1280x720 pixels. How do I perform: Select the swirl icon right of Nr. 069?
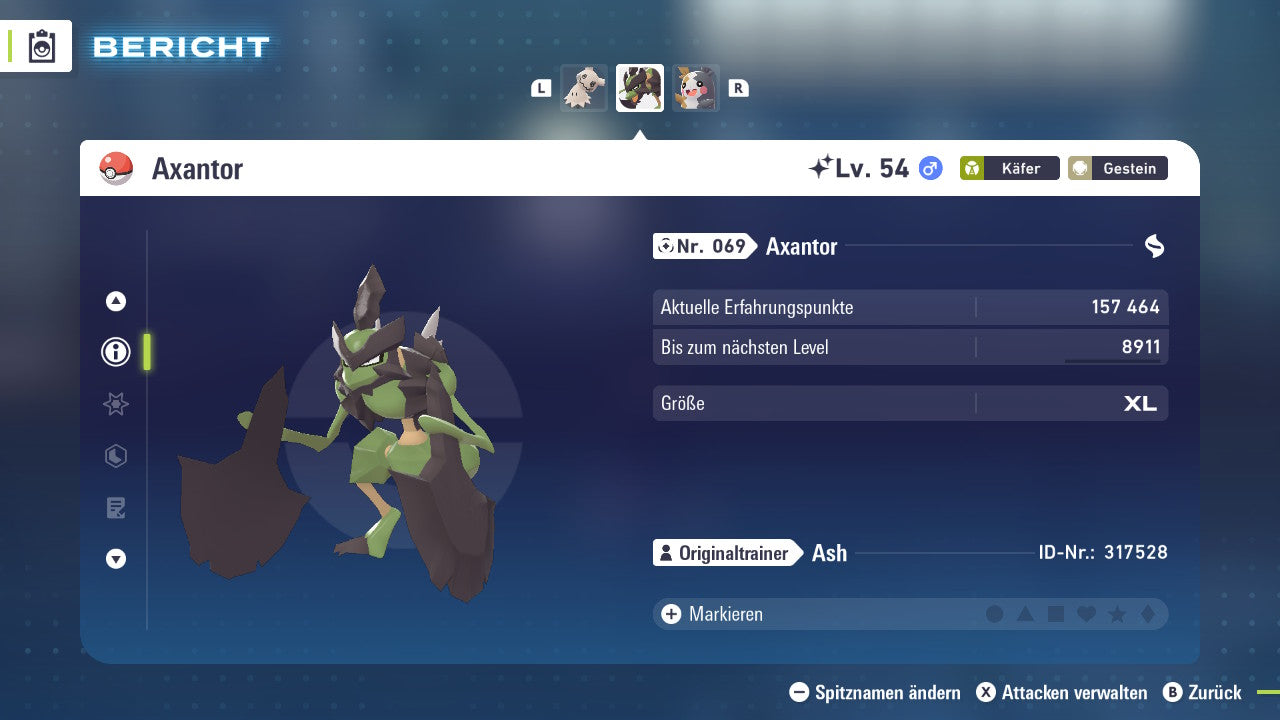tap(1152, 246)
